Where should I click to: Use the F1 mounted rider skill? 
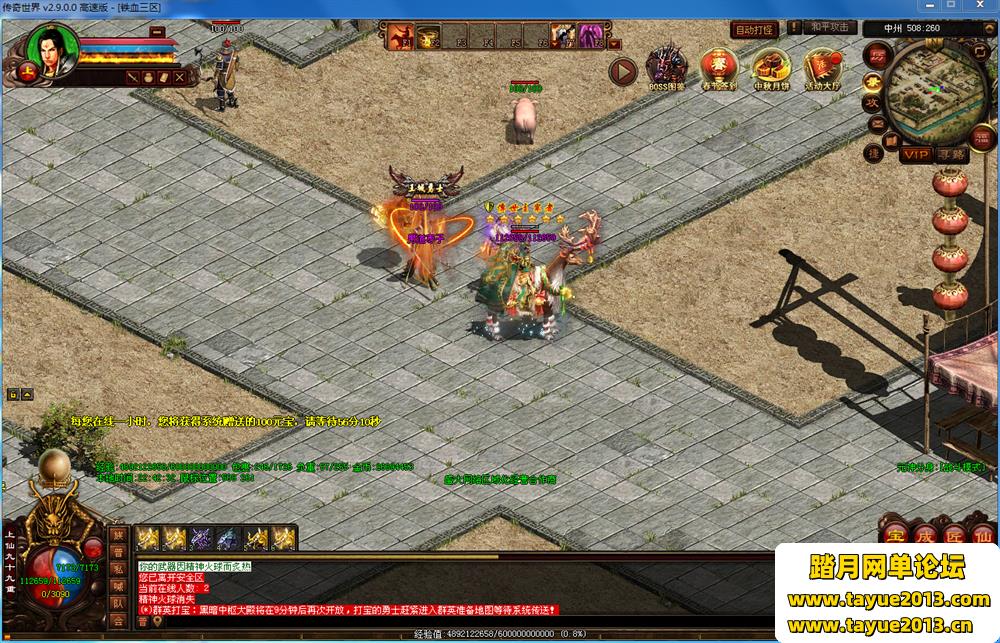tap(401, 38)
